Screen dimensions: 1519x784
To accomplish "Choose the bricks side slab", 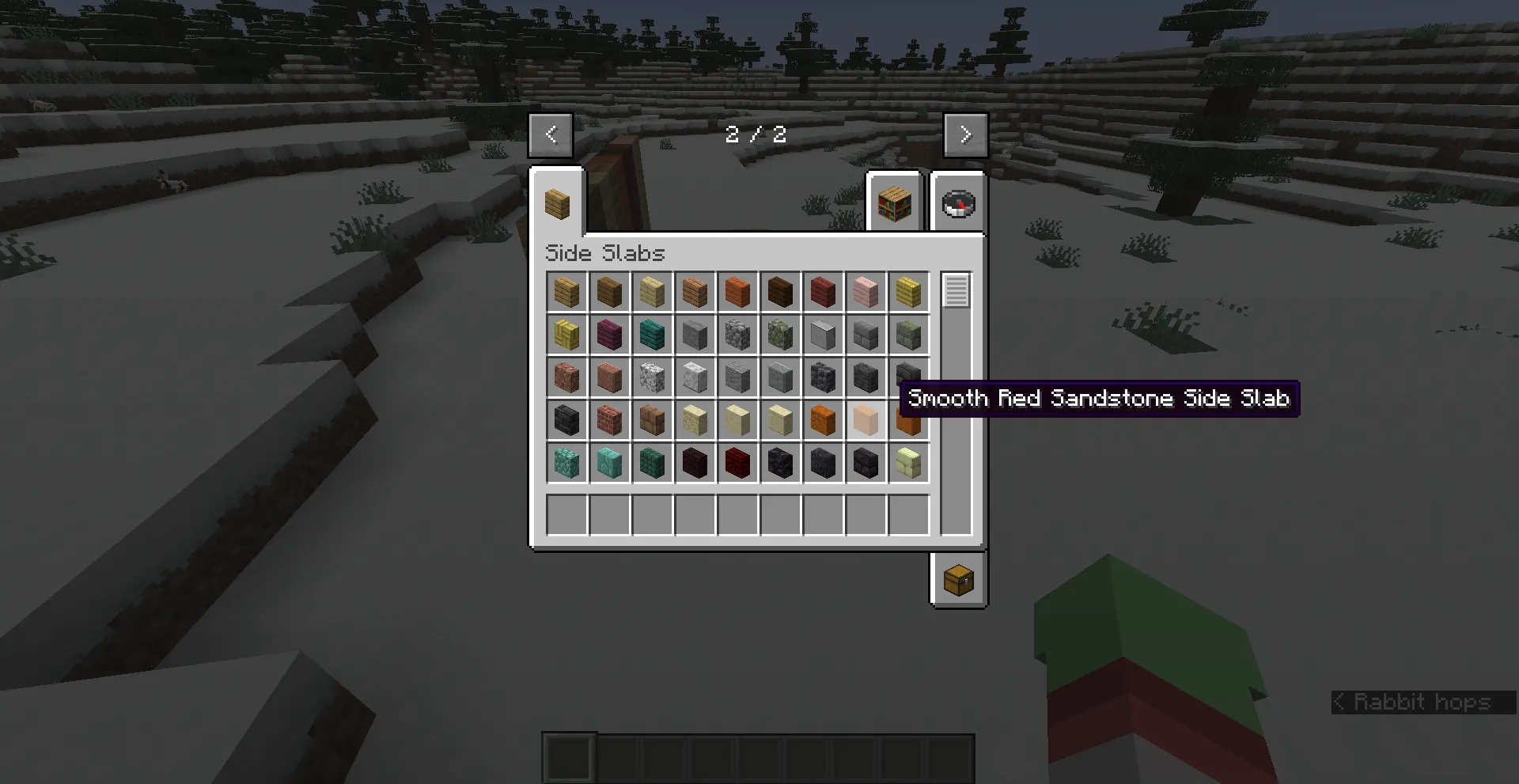I will (x=609, y=421).
